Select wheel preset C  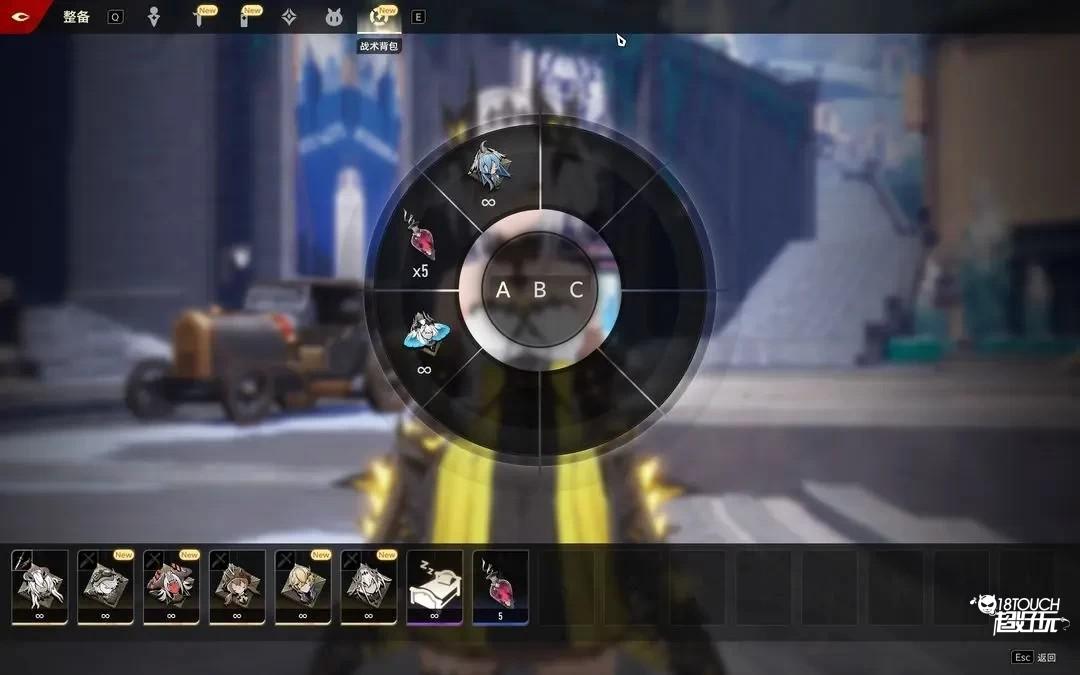tap(576, 290)
